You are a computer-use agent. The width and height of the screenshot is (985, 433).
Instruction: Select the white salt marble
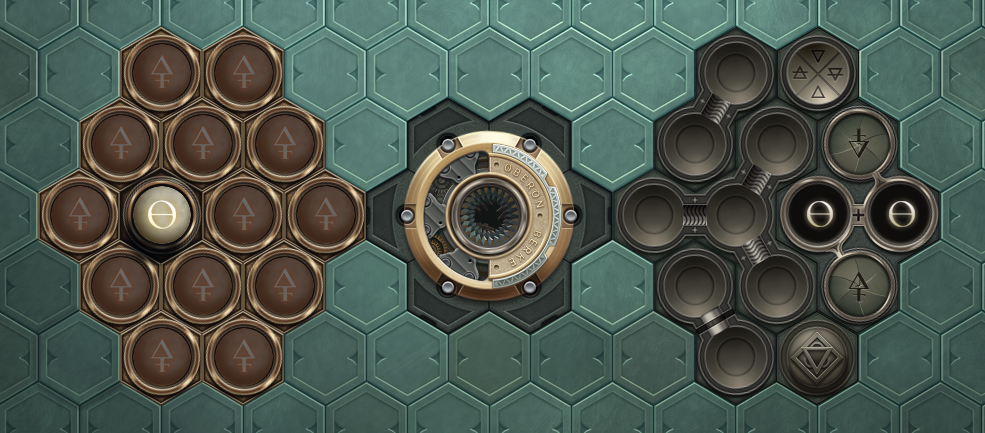pos(161,215)
